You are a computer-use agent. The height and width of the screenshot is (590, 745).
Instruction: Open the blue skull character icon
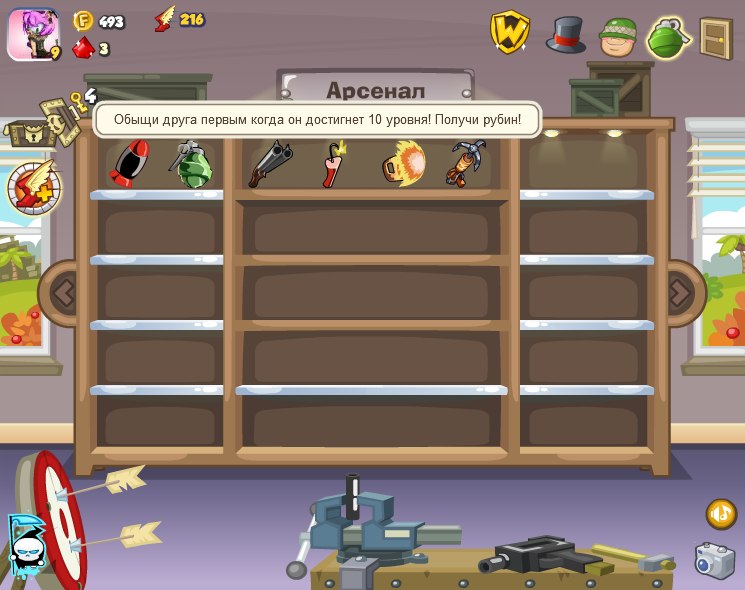(x=24, y=546)
